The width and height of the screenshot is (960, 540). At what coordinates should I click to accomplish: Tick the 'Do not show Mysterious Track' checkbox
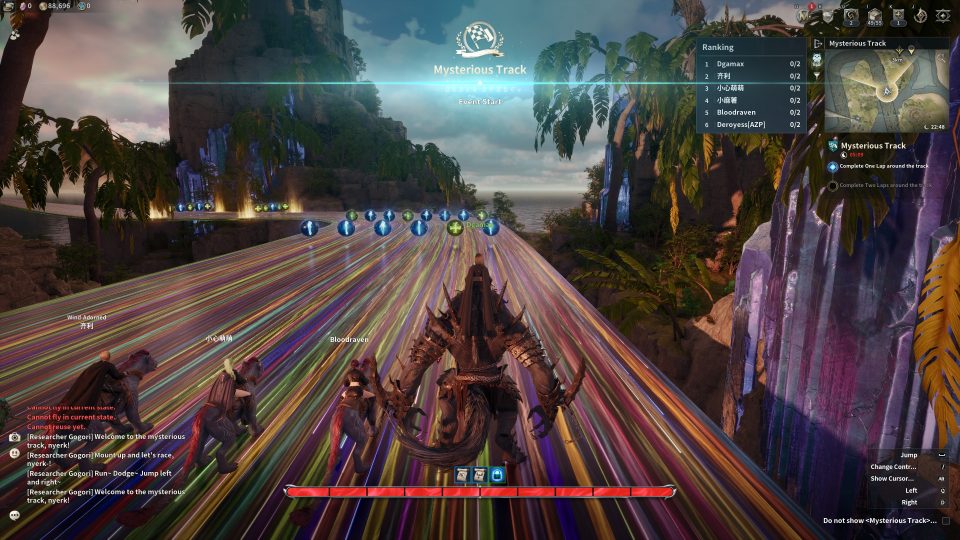point(945,520)
